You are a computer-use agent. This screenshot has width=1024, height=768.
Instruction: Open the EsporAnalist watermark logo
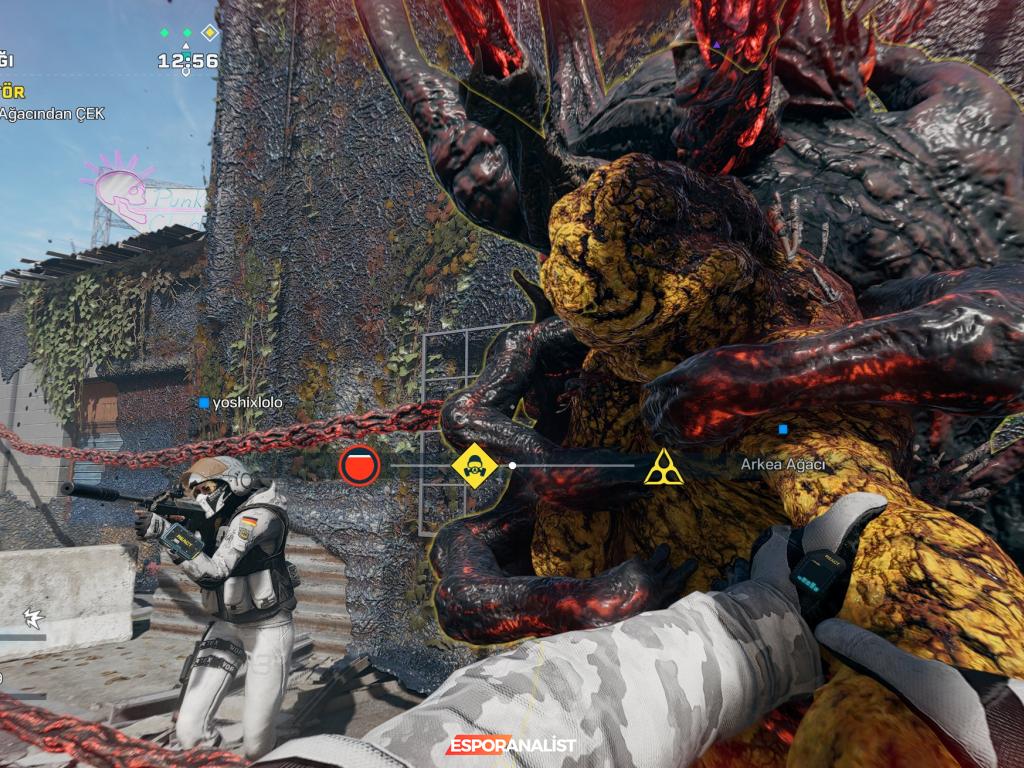pyautogui.click(x=511, y=745)
